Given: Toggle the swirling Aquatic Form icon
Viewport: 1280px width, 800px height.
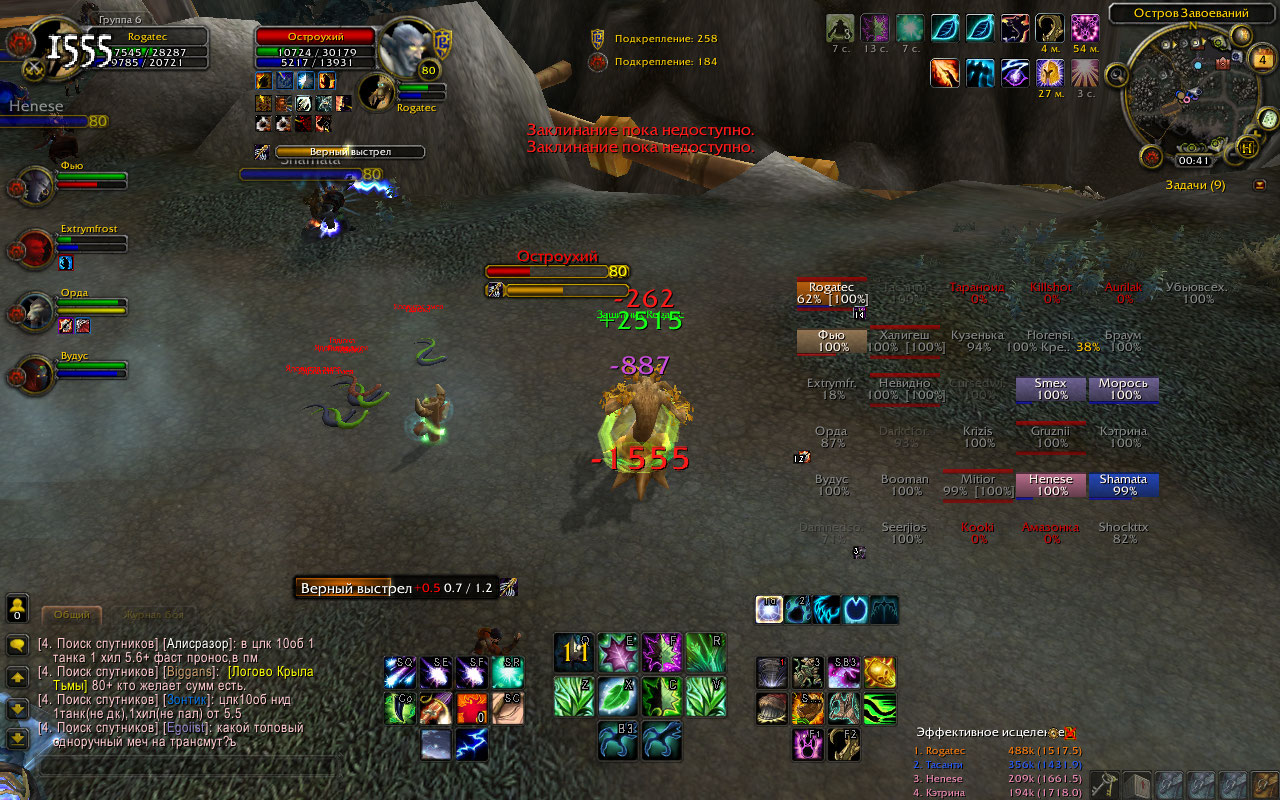Looking at the screenshot, I should point(826,610).
